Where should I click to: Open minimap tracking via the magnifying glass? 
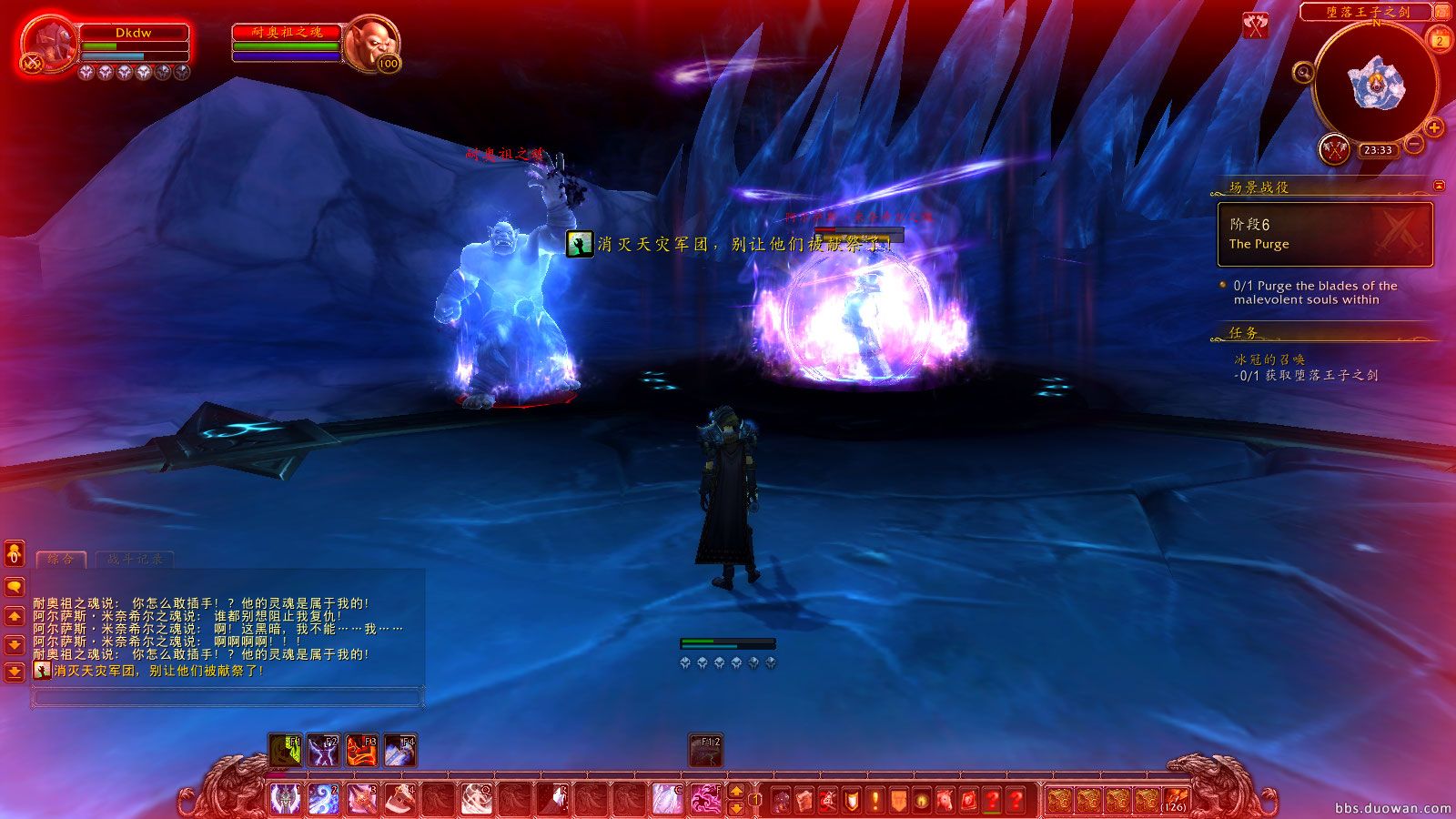pos(1303,74)
